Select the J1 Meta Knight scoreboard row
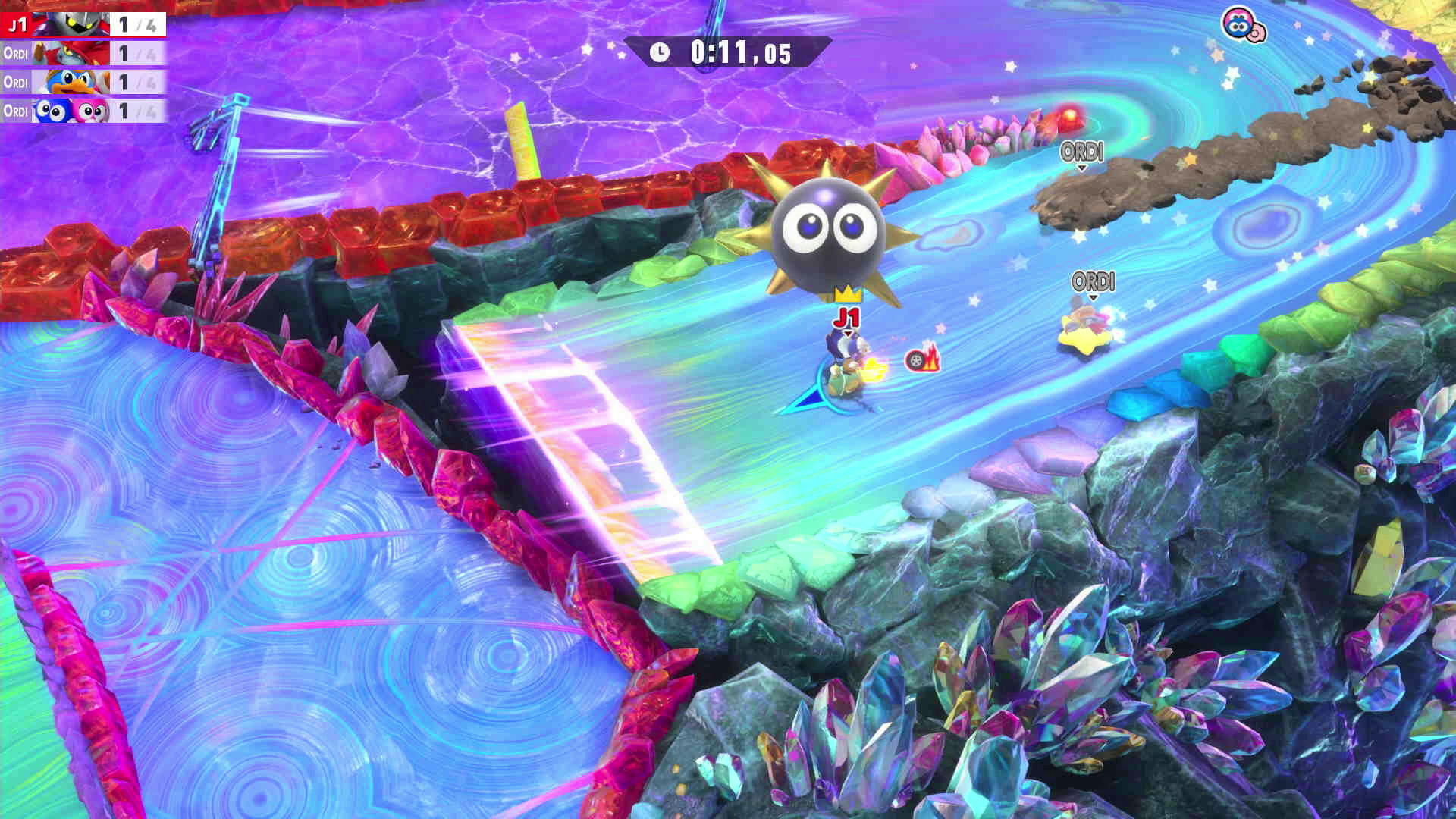 click(83, 24)
